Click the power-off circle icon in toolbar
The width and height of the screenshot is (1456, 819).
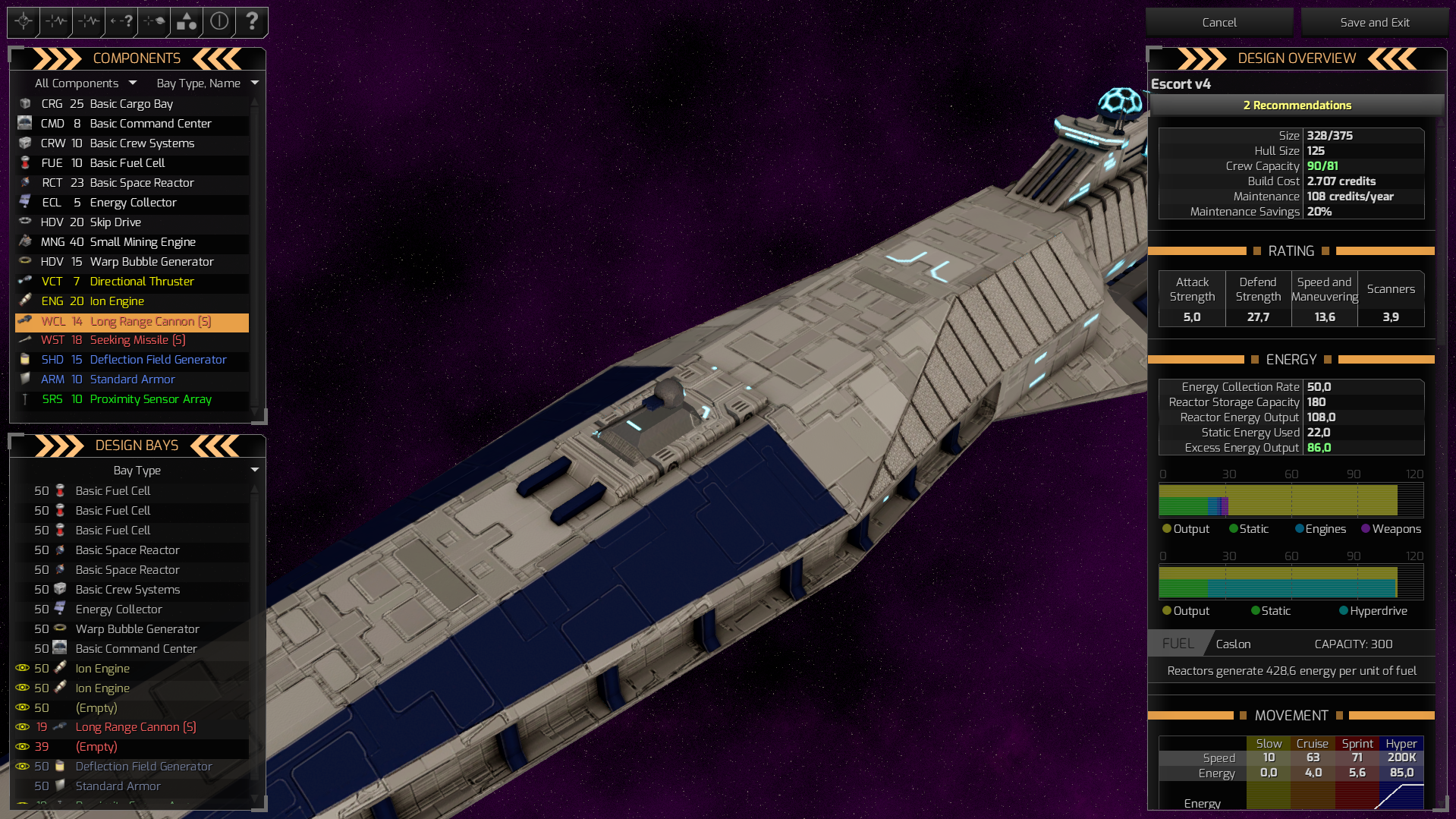point(219,22)
